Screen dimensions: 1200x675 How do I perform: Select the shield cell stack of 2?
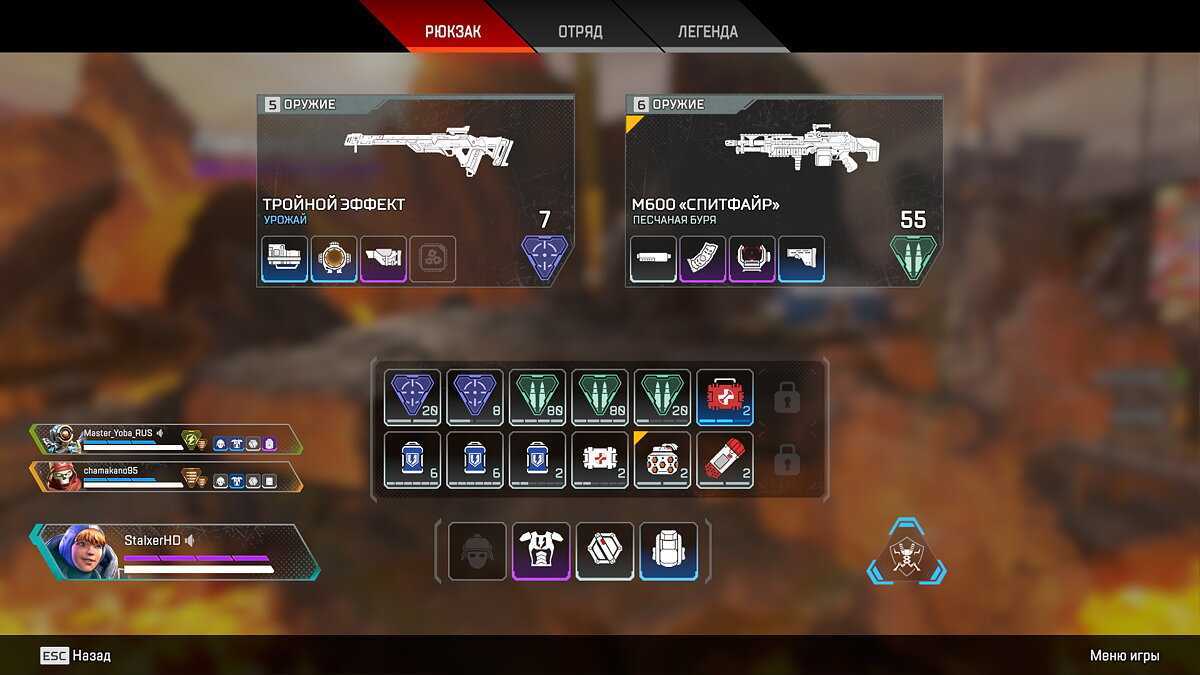click(538, 460)
